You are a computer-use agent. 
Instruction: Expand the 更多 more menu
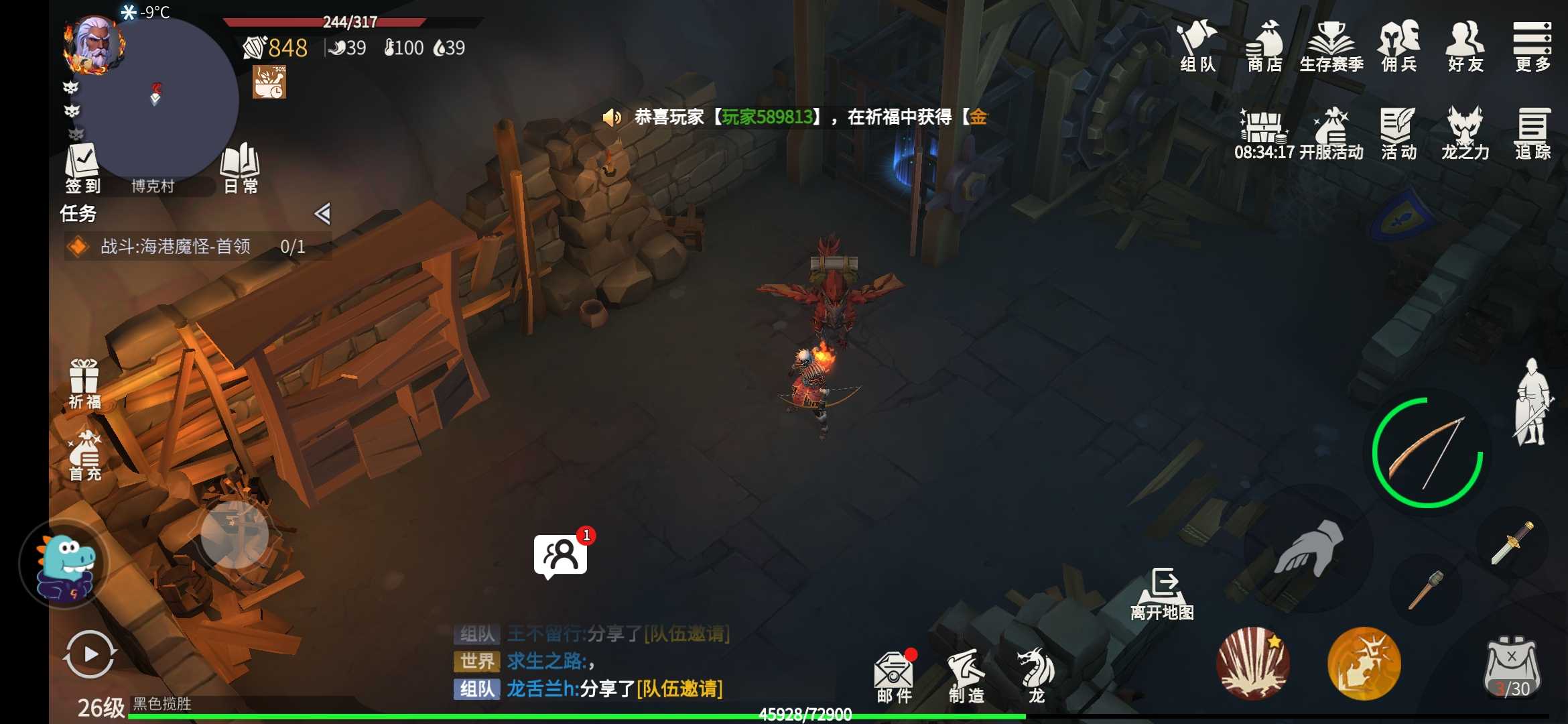(x=1532, y=46)
